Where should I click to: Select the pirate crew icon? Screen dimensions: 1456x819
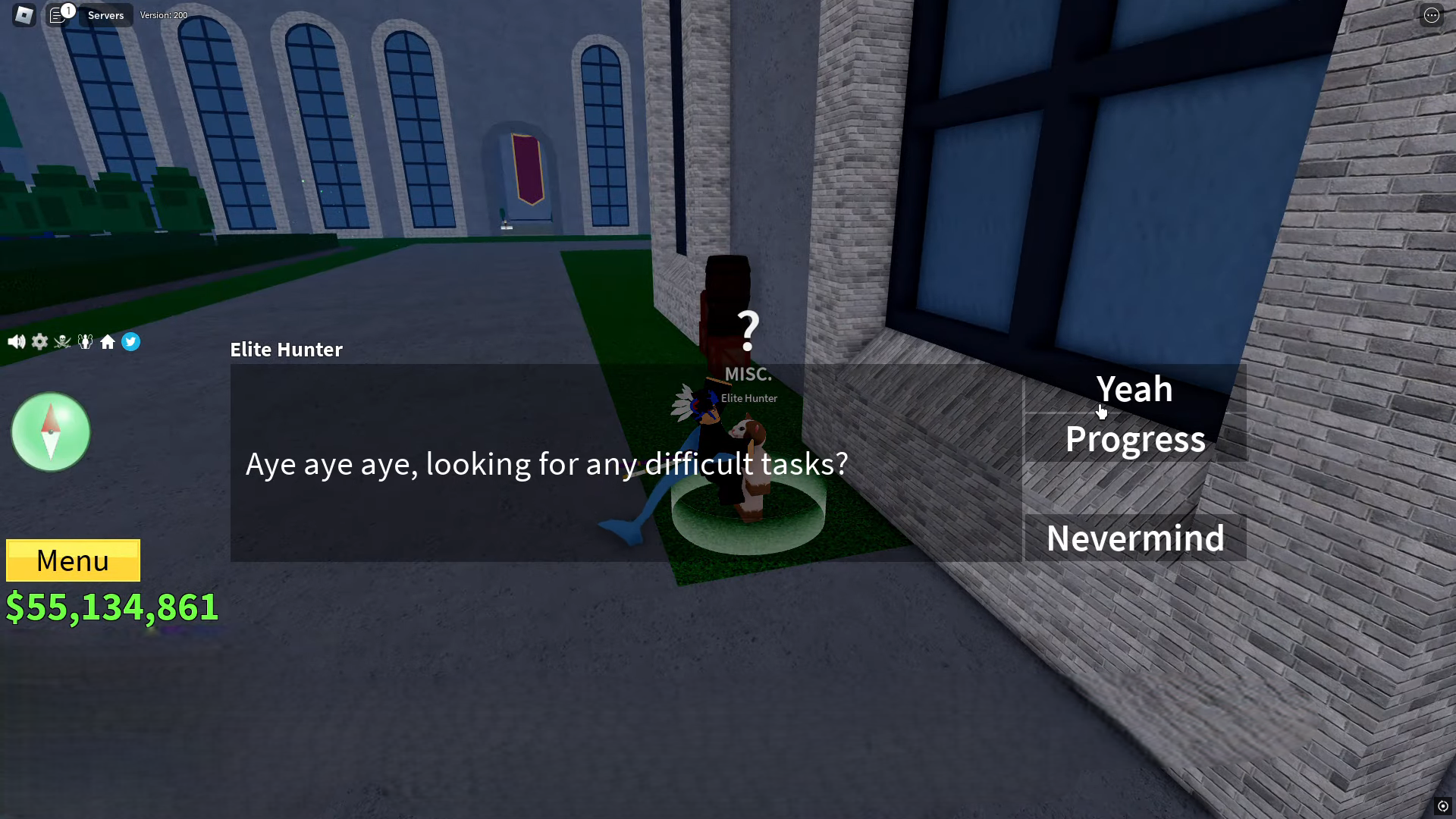click(x=62, y=341)
